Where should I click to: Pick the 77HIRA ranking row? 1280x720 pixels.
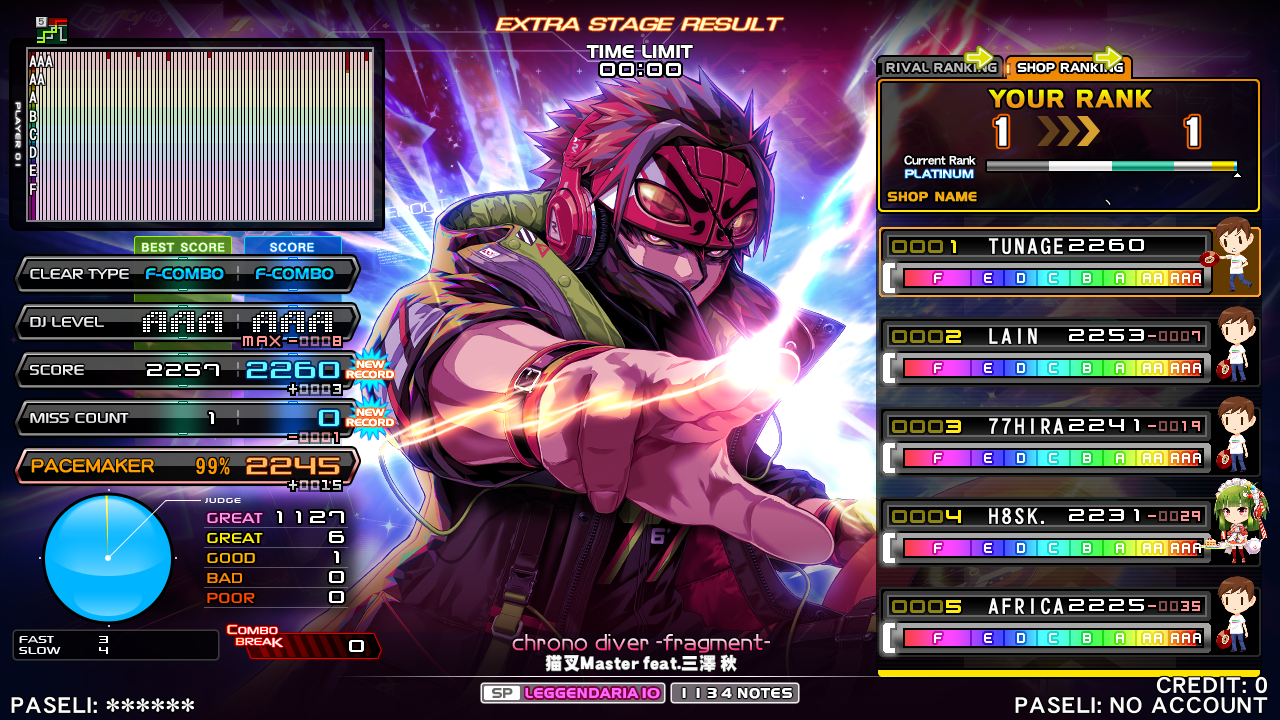1046,442
